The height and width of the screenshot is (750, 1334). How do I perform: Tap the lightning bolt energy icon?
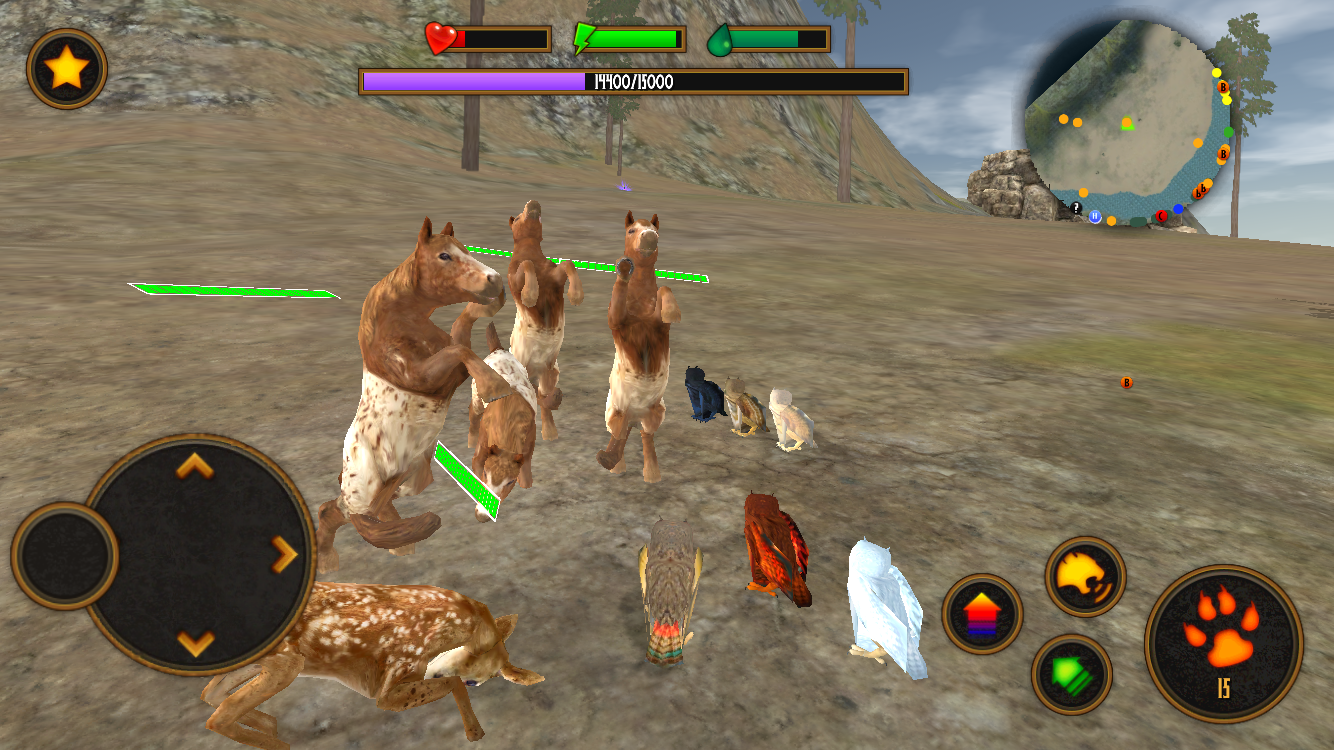pos(583,40)
